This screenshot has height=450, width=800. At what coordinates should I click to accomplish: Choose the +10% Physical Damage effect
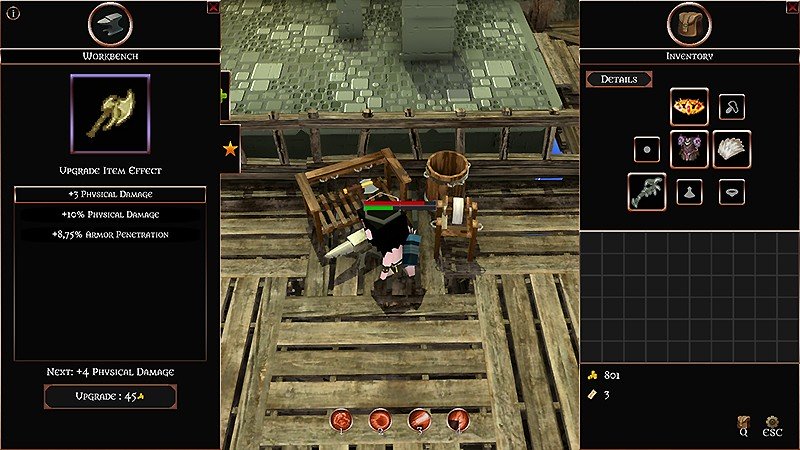[x=110, y=214]
